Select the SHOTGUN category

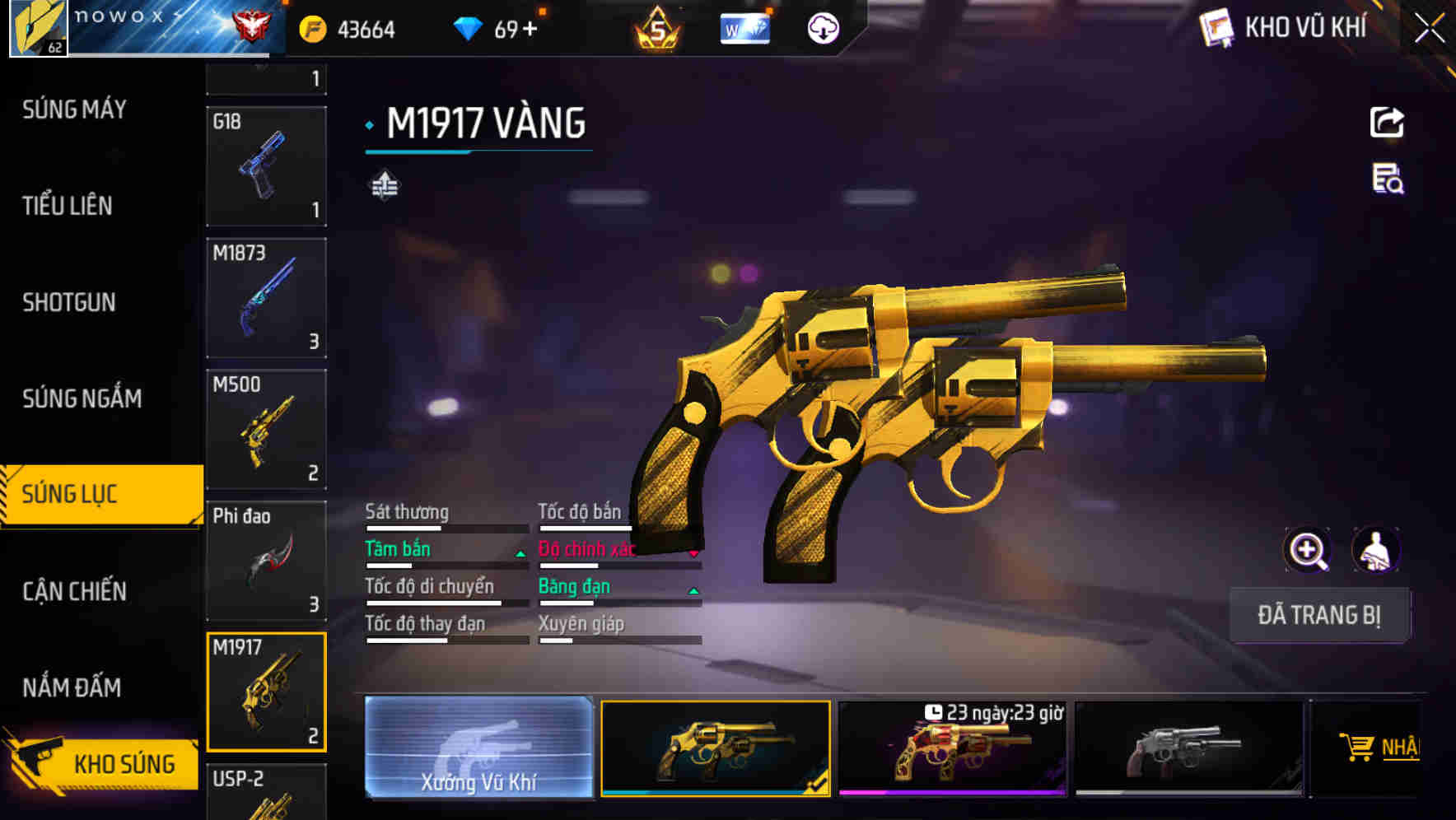tap(69, 302)
